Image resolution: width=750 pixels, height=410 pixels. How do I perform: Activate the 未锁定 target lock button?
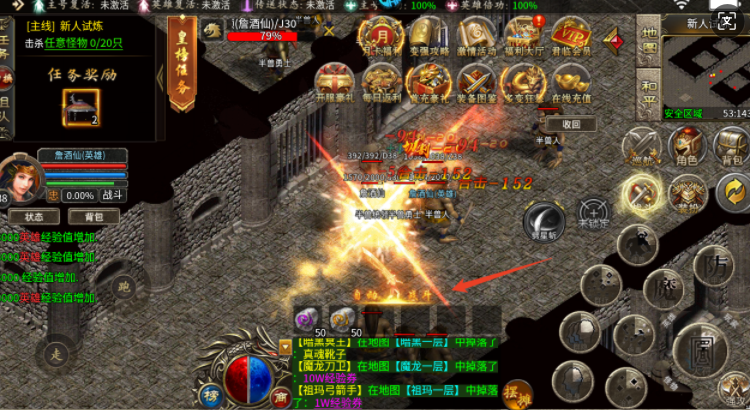594,210
